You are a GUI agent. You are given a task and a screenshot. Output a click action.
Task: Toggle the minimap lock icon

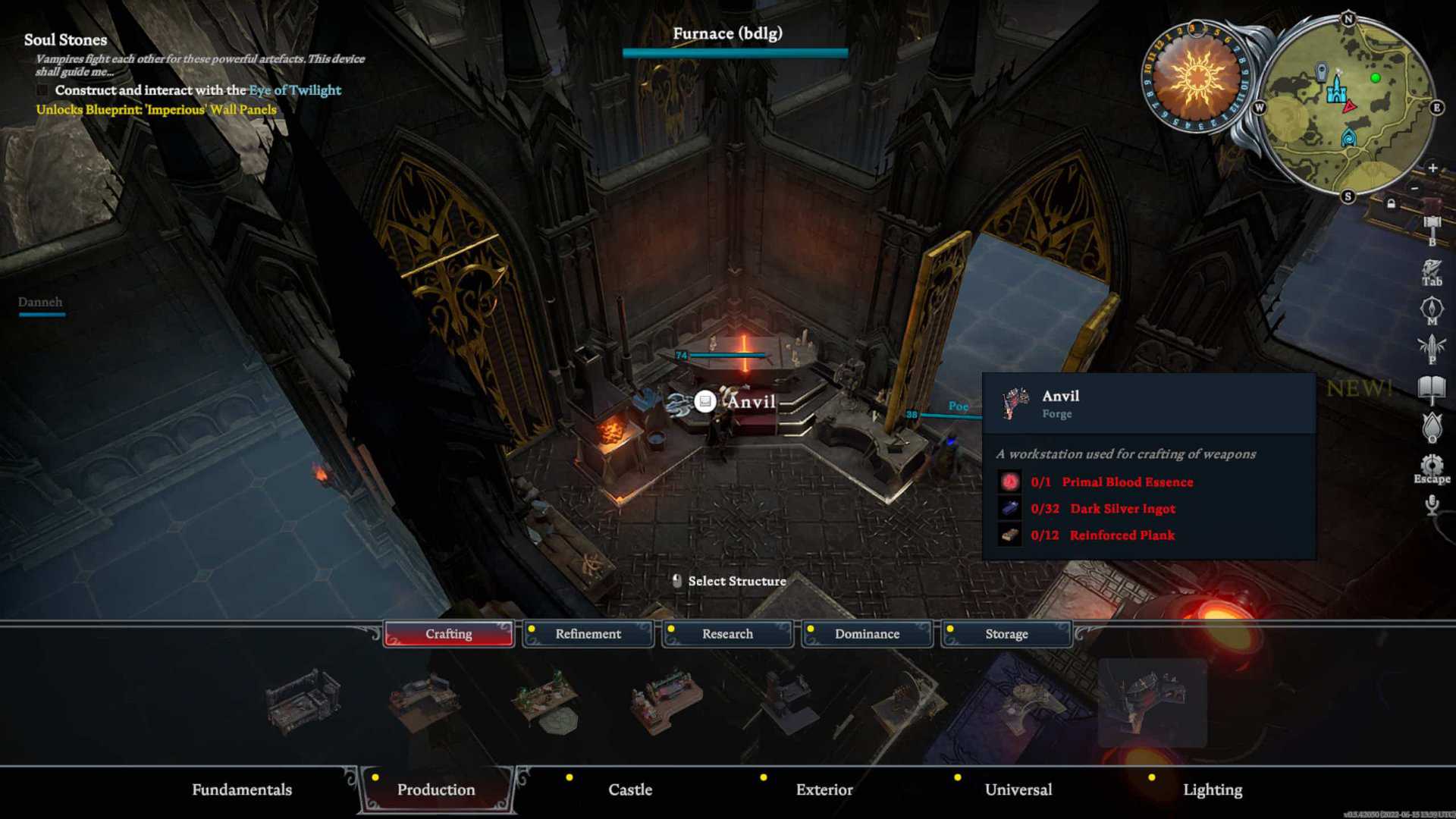(1390, 202)
